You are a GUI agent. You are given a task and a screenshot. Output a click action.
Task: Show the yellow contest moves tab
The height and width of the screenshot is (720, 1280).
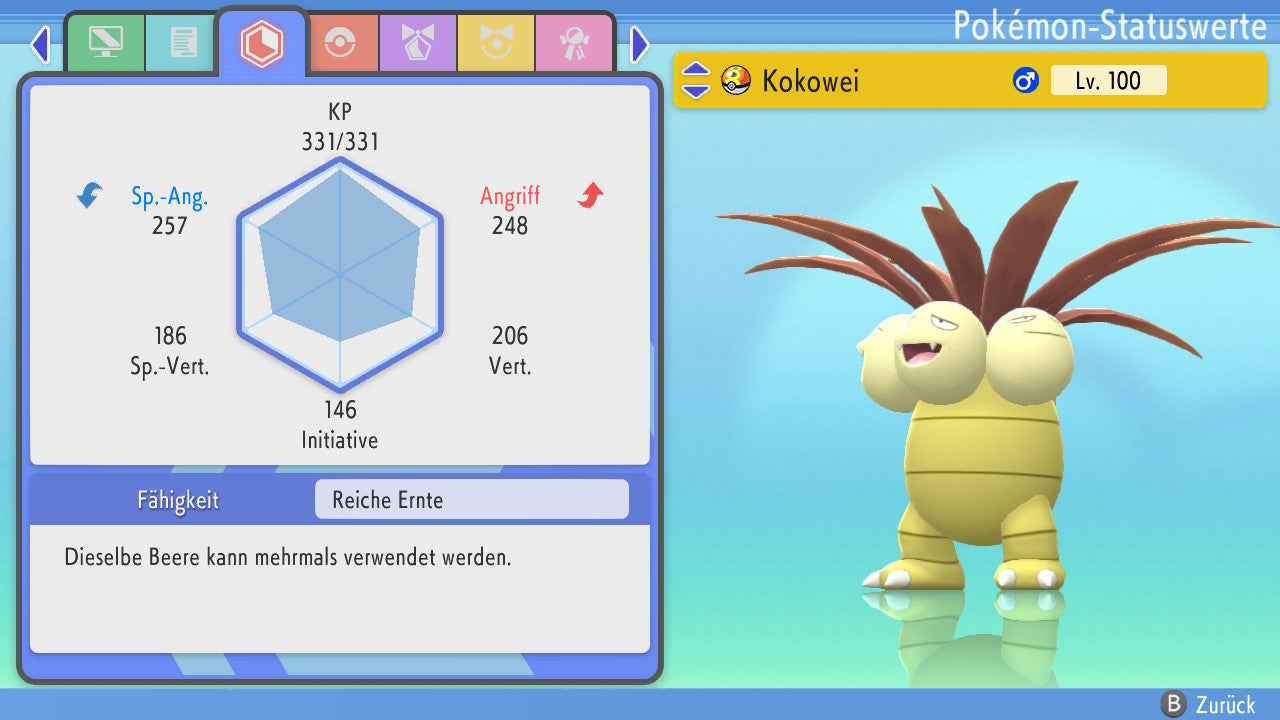(496, 43)
